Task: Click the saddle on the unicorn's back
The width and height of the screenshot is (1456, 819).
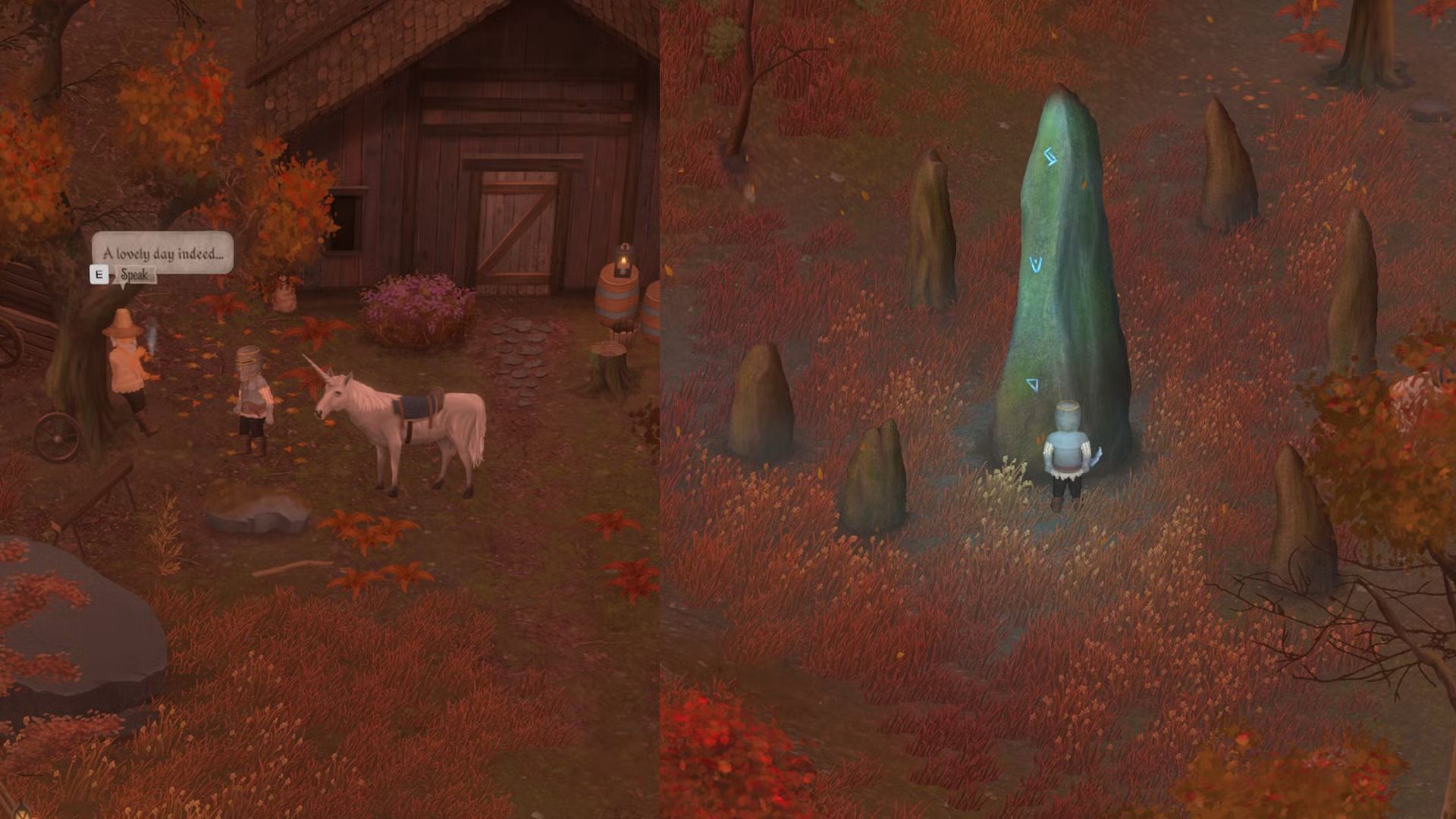Action: [x=417, y=406]
